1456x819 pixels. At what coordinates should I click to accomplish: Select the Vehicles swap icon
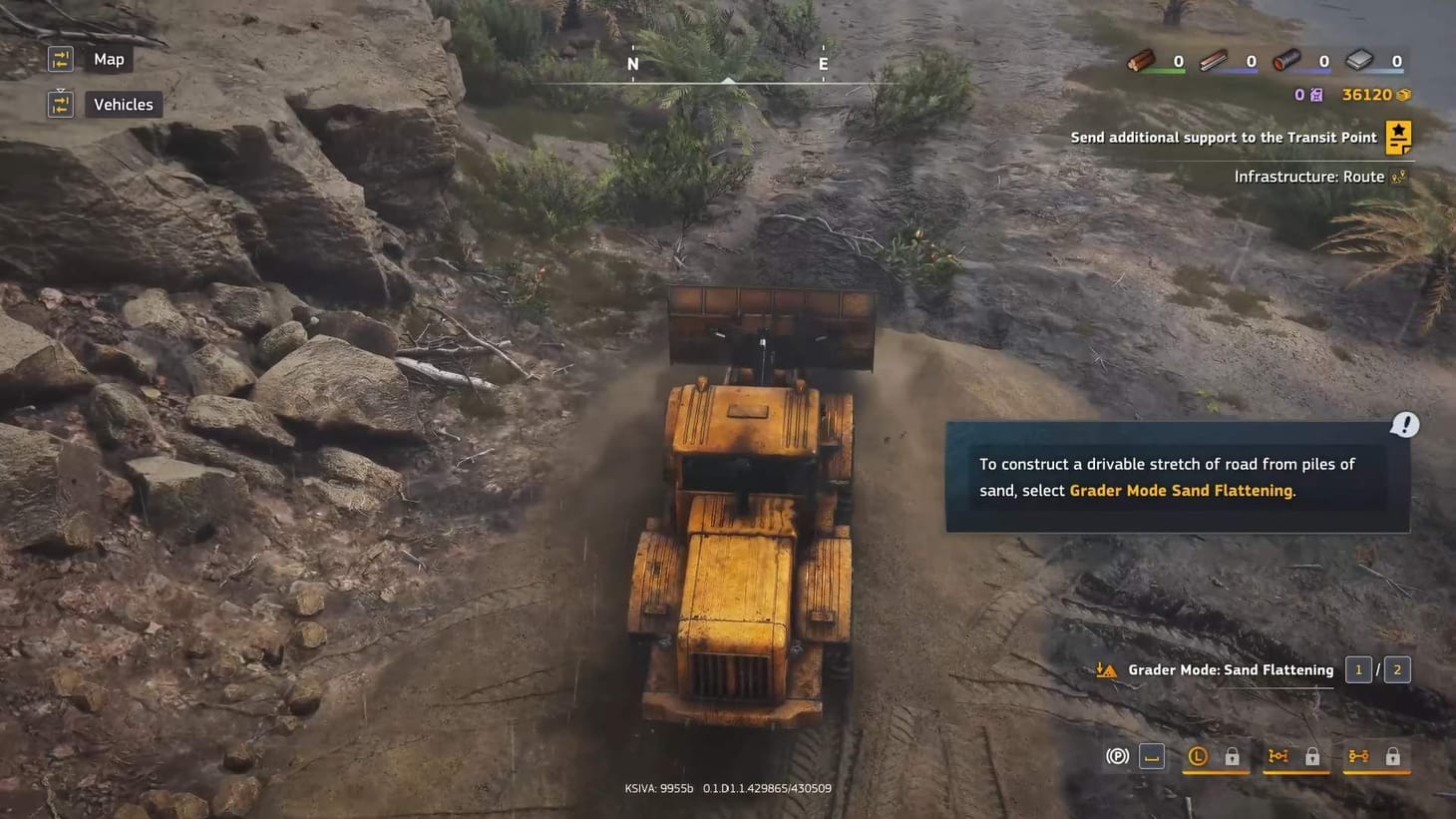click(x=60, y=104)
